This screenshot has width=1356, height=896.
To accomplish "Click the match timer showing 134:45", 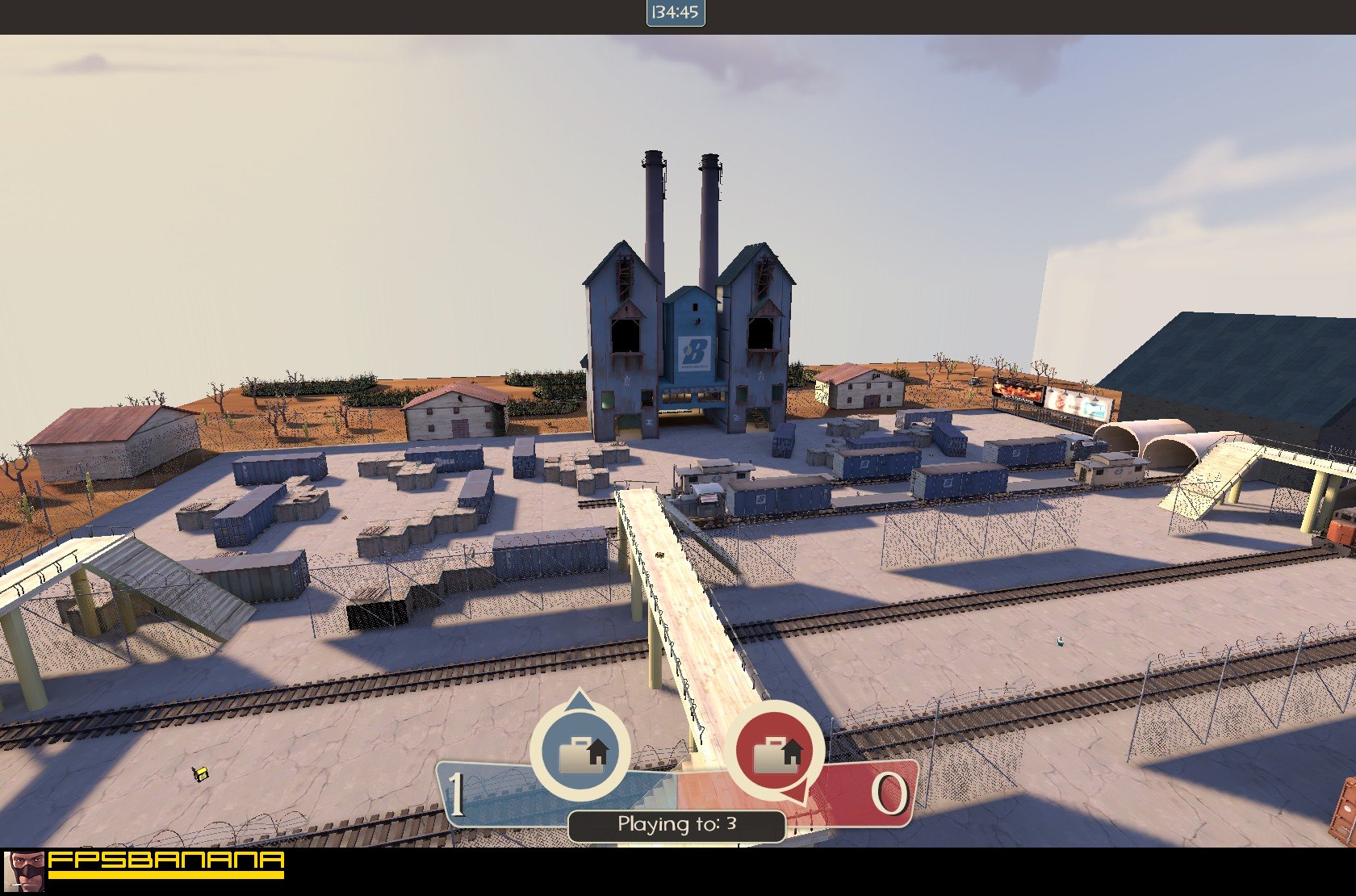I will (x=676, y=13).
